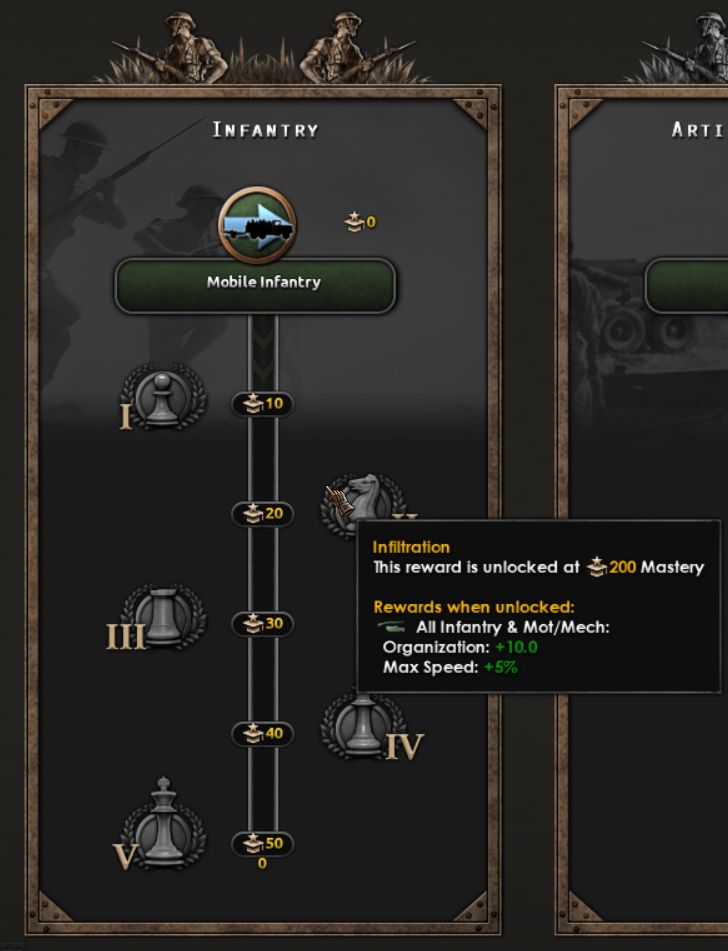
Task: Choose the tier I pawn reward
Action: click(161, 399)
